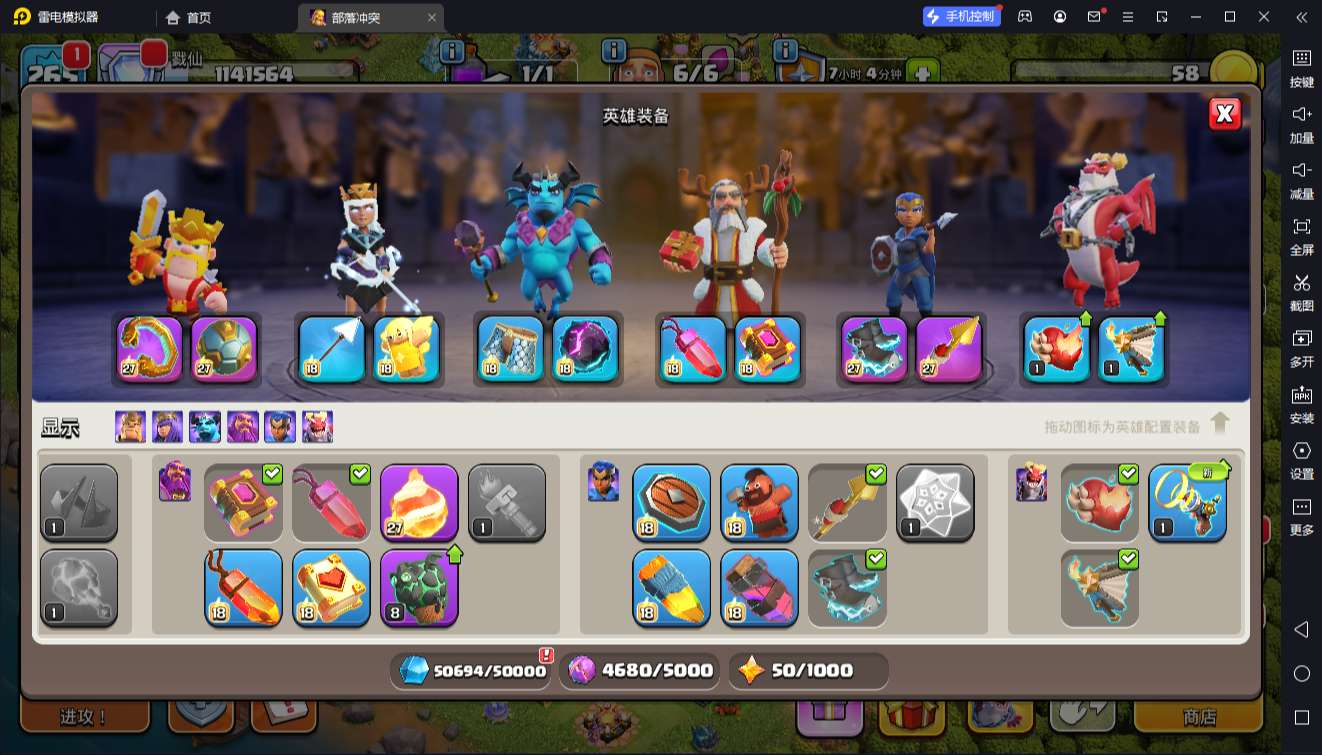The height and width of the screenshot is (755, 1322).
Task: Select the Dragon Duke filter icon
Action: click(317, 427)
